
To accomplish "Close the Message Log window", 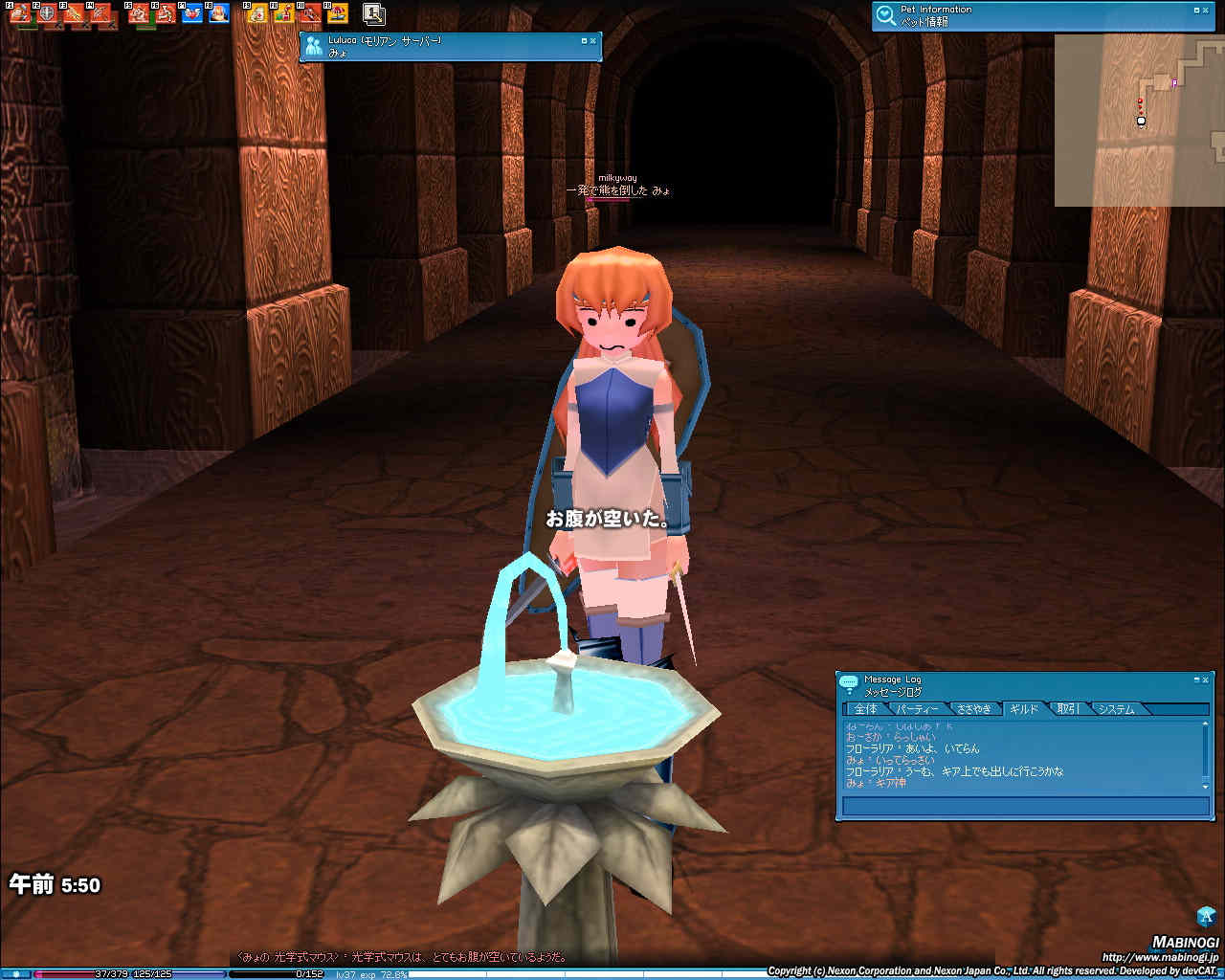I will pos(1205,679).
